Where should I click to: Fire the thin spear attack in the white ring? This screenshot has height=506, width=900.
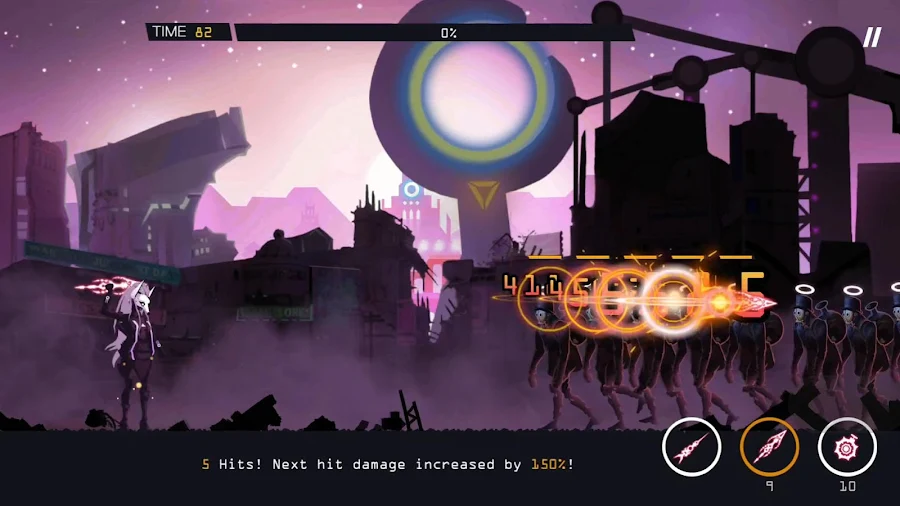[691, 447]
